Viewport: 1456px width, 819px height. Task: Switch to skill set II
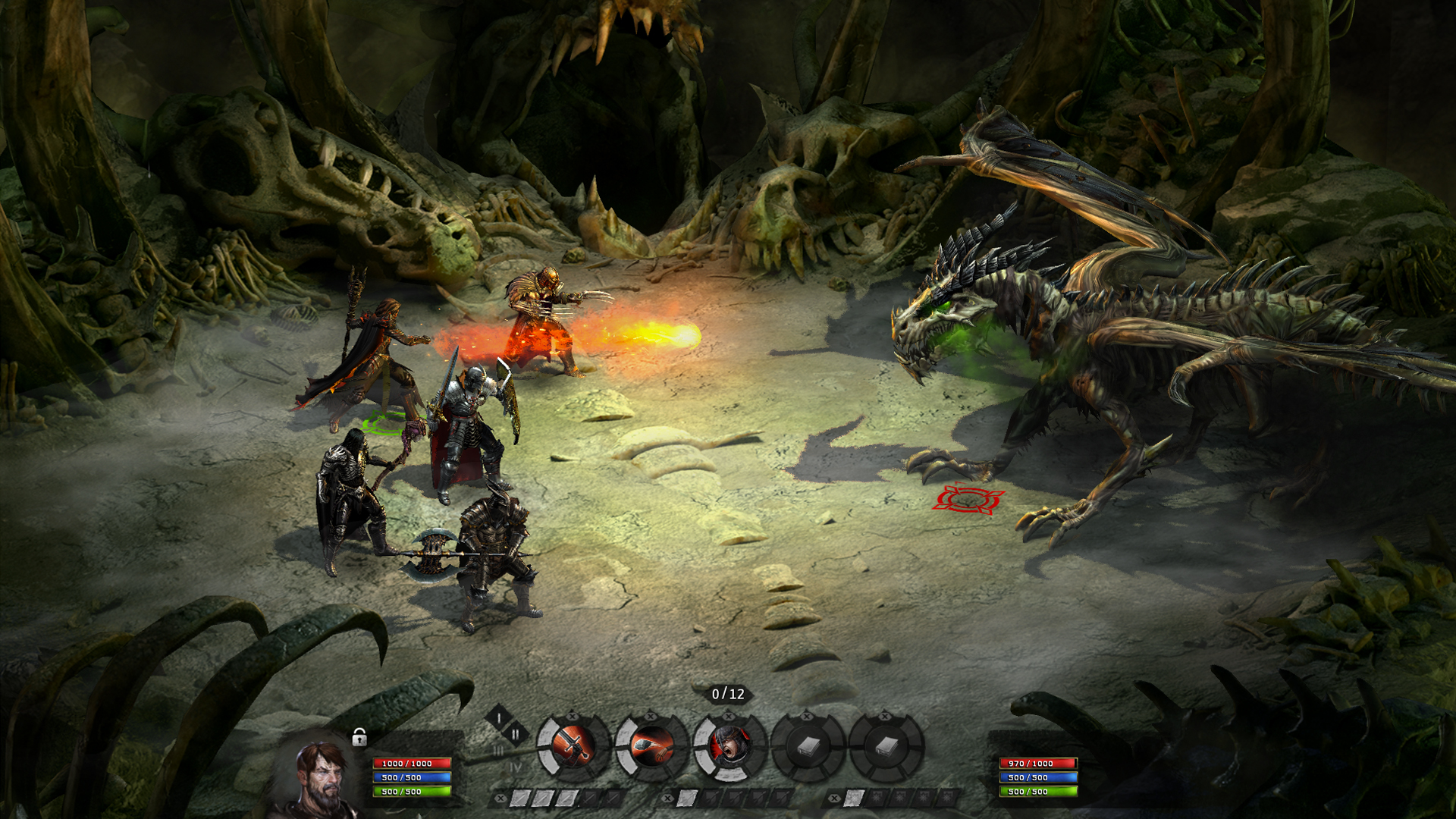(516, 734)
